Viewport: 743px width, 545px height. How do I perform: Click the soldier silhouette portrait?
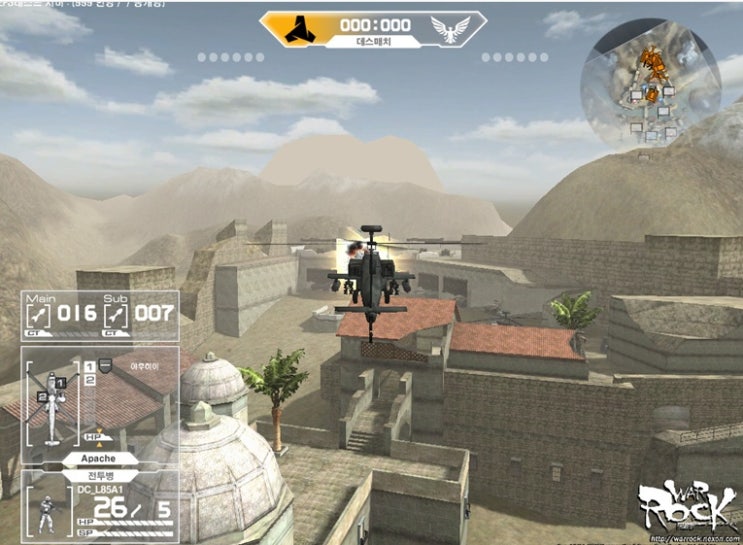pos(44,512)
